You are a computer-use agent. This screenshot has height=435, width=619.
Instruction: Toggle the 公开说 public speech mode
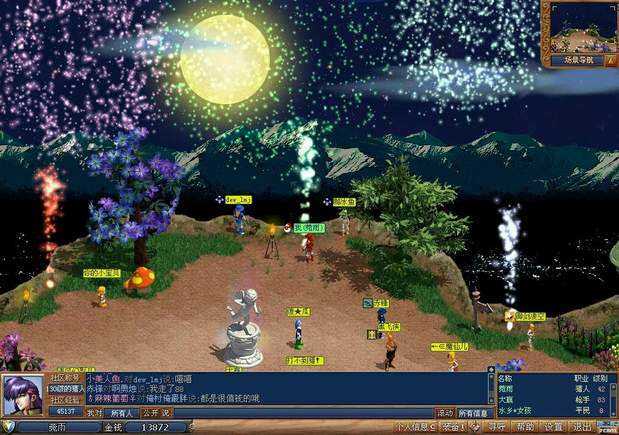pos(157,412)
